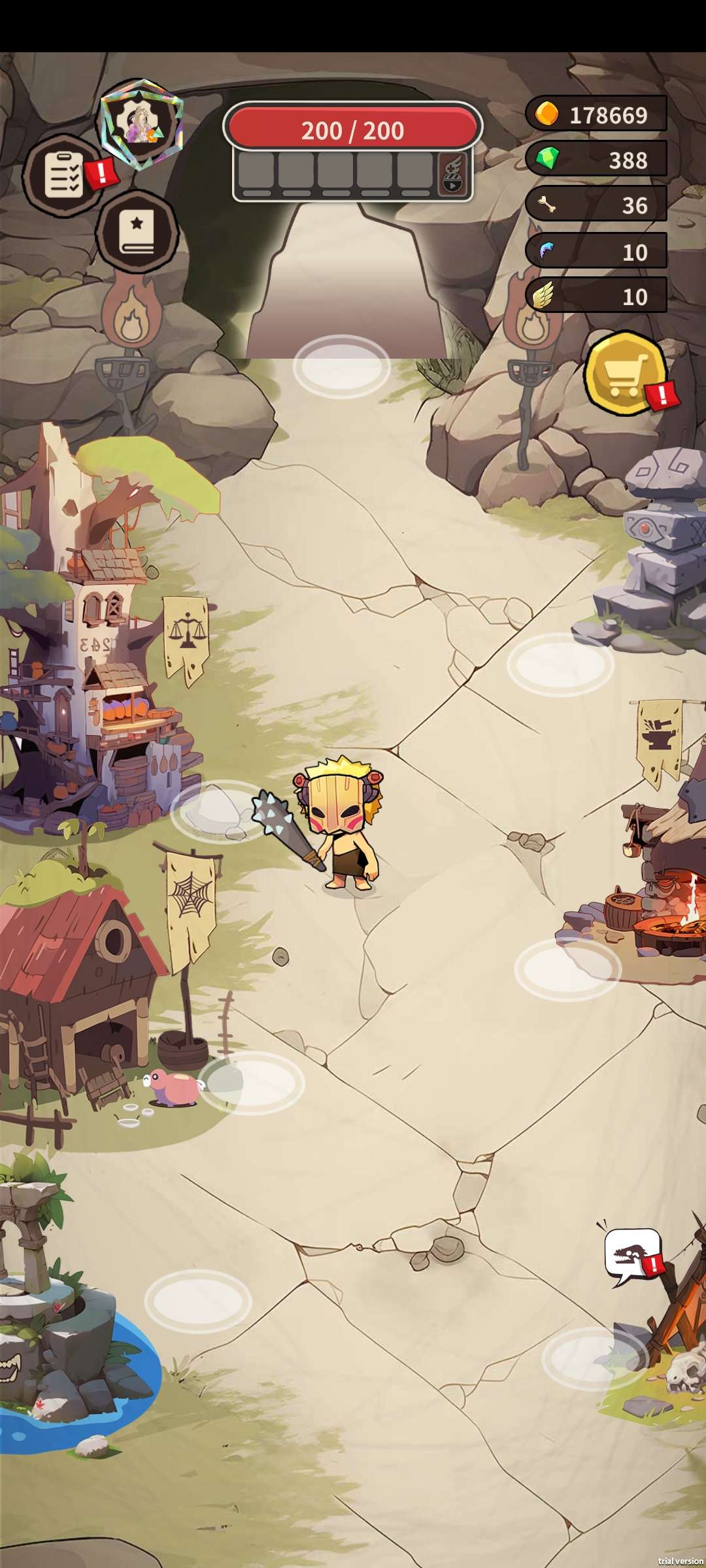Image resolution: width=706 pixels, height=1568 pixels.
Task: Open the star book journal
Action: (137, 231)
